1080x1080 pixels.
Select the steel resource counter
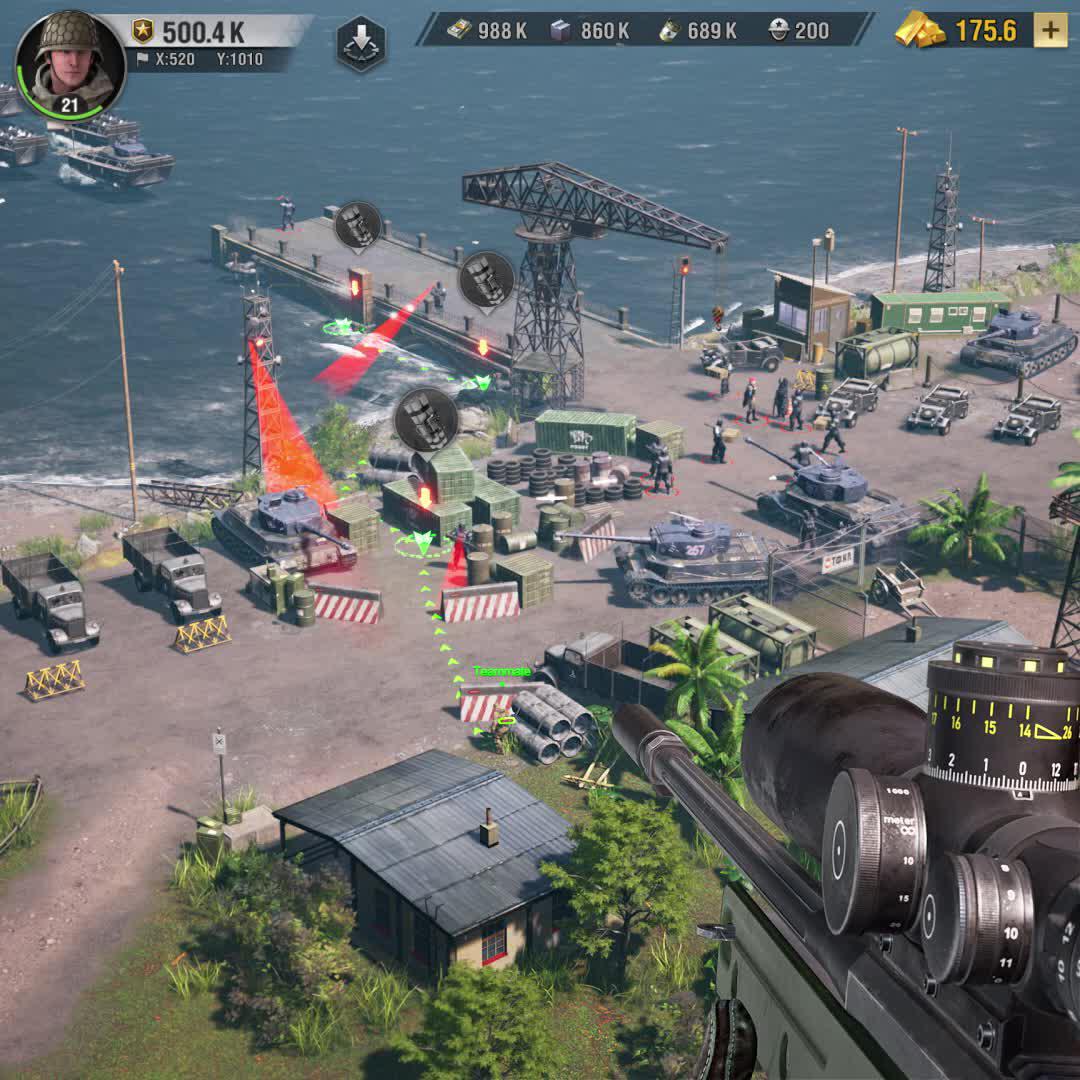tap(591, 31)
